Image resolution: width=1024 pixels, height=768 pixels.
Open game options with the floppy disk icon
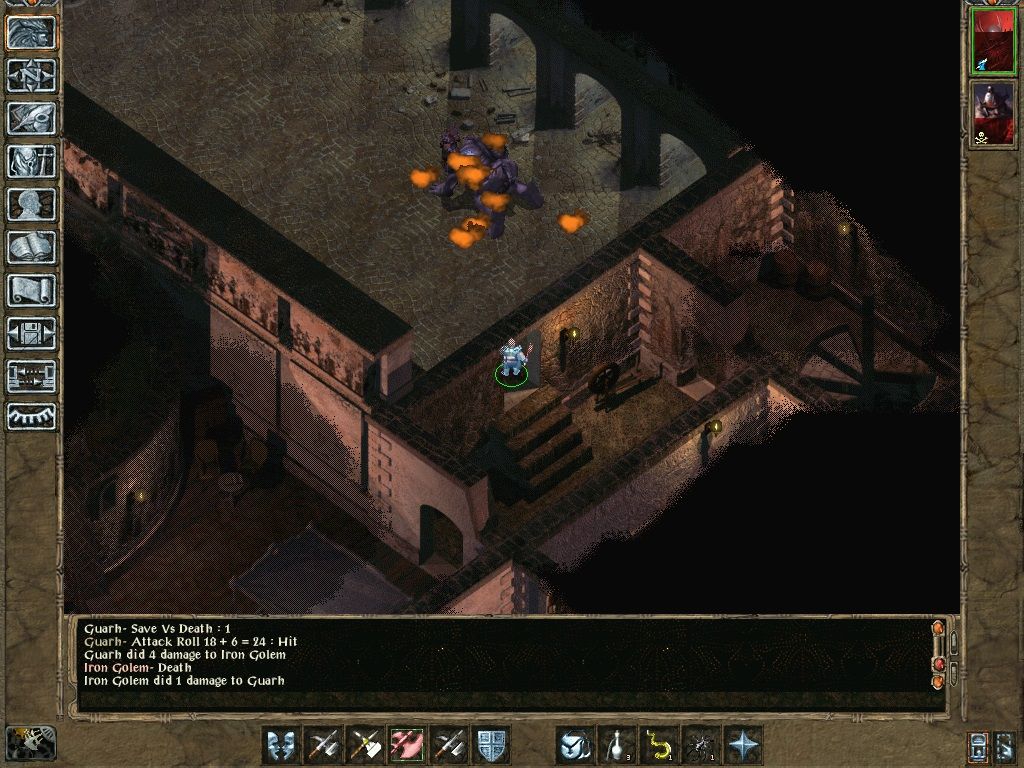[x=31, y=333]
